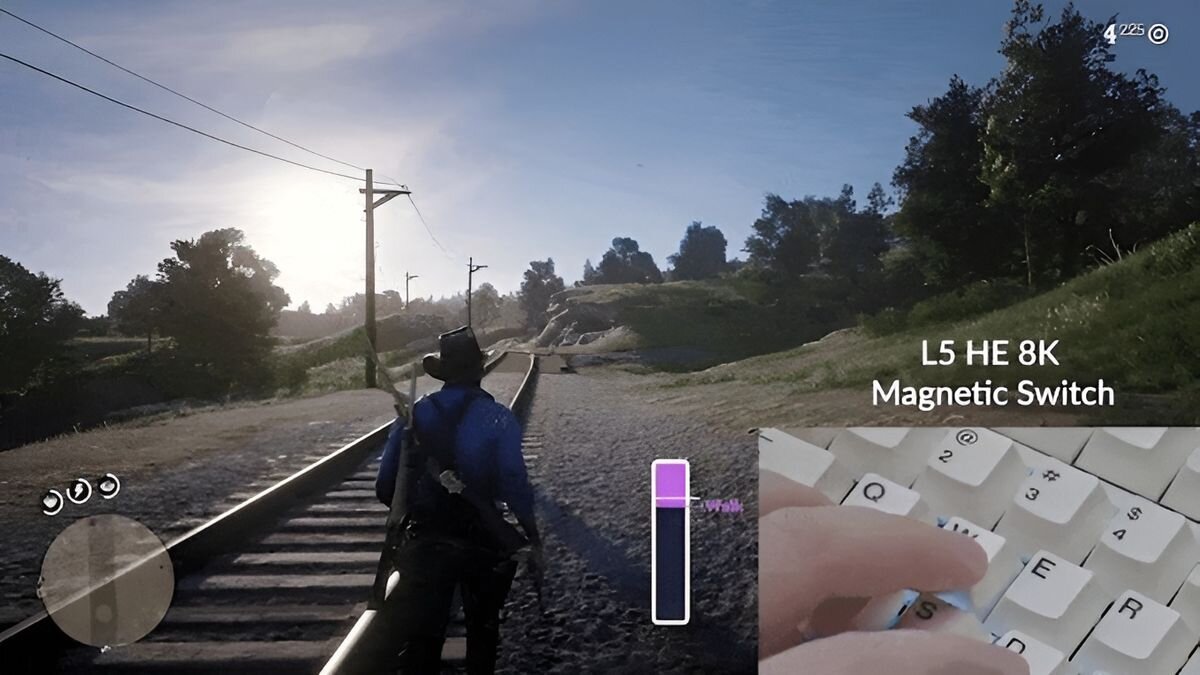Click the bullseye target icon beside ammo count
The width and height of the screenshot is (1200, 675).
(1158, 34)
